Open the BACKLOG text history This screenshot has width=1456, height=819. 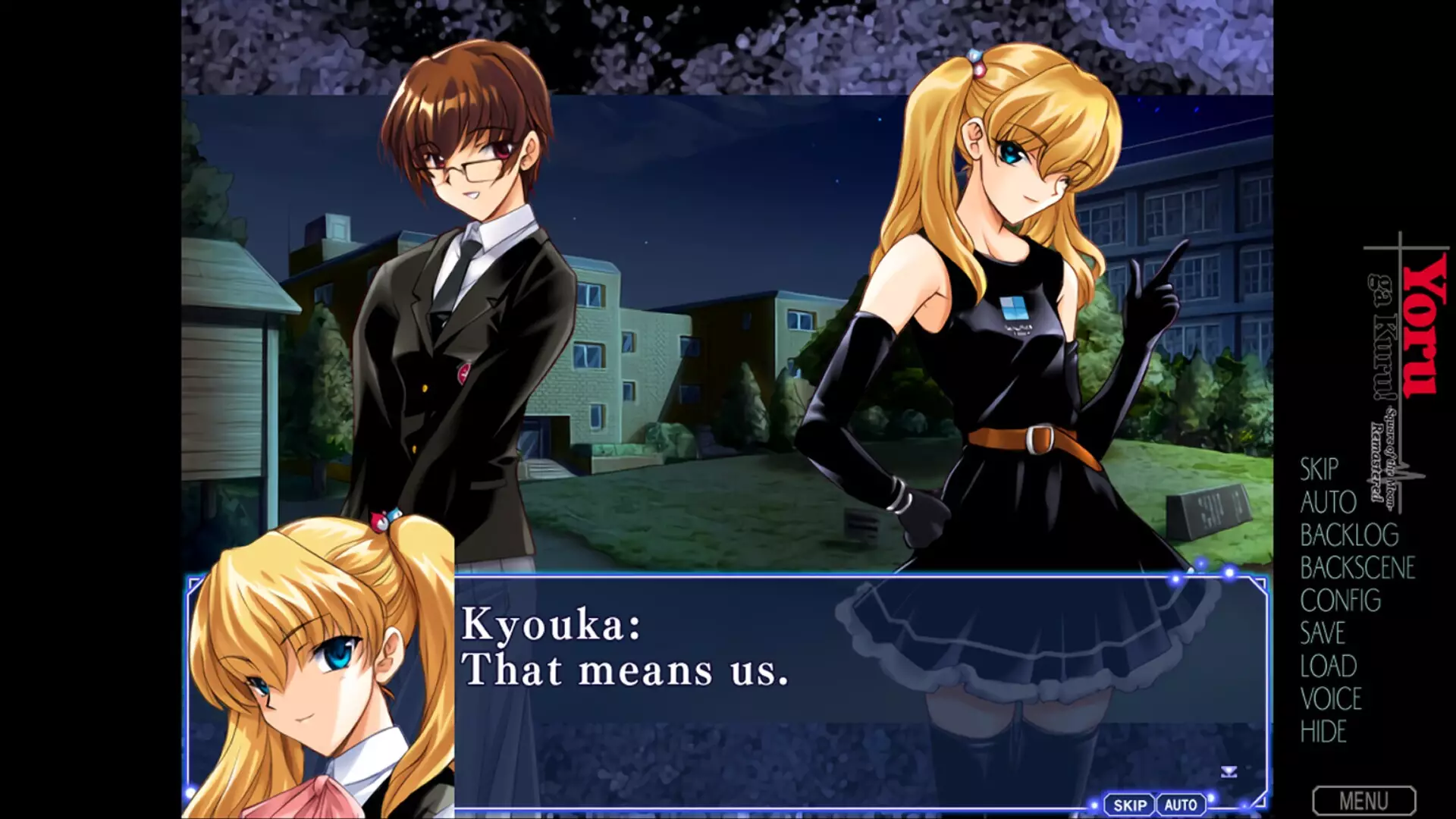point(1349,535)
